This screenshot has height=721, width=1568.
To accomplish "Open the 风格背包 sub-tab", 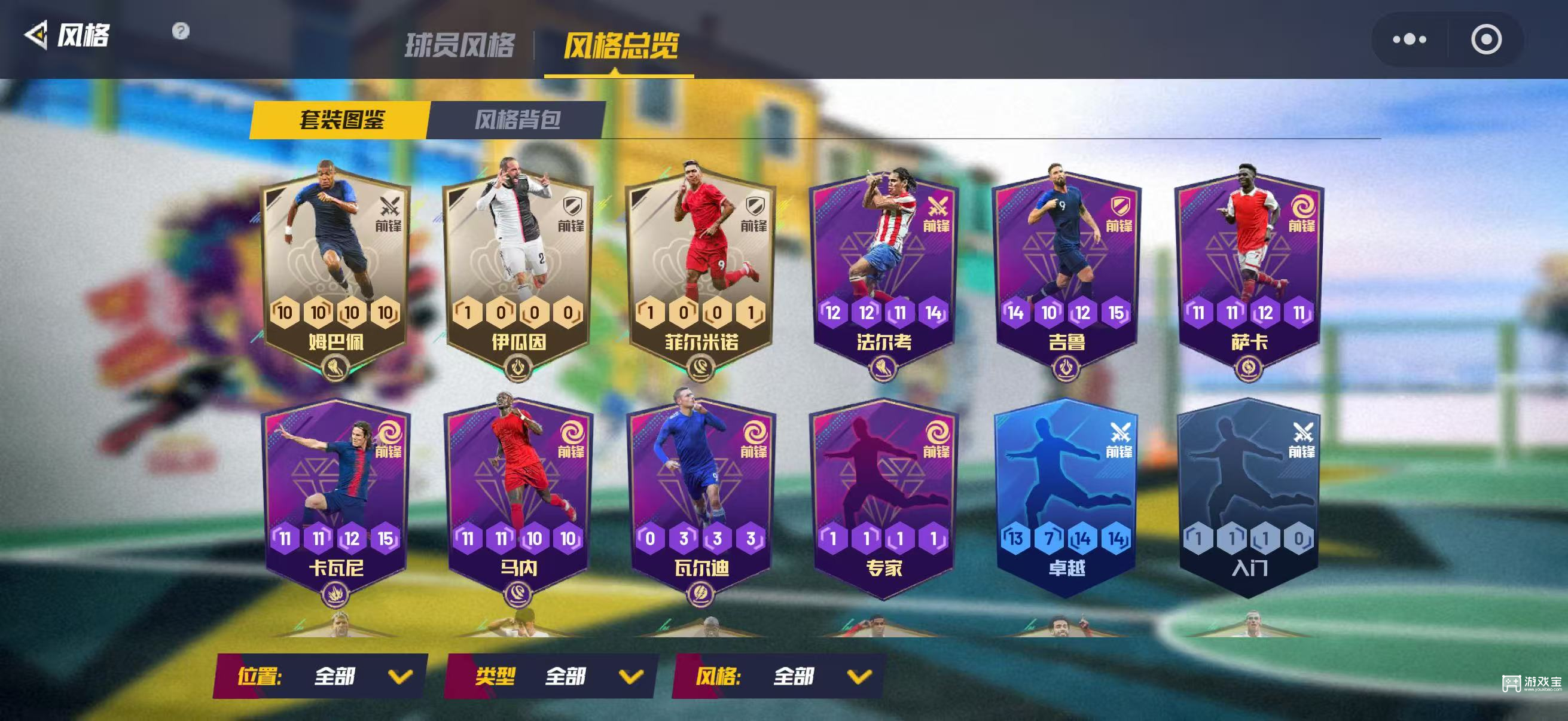I will coord(517,119).
